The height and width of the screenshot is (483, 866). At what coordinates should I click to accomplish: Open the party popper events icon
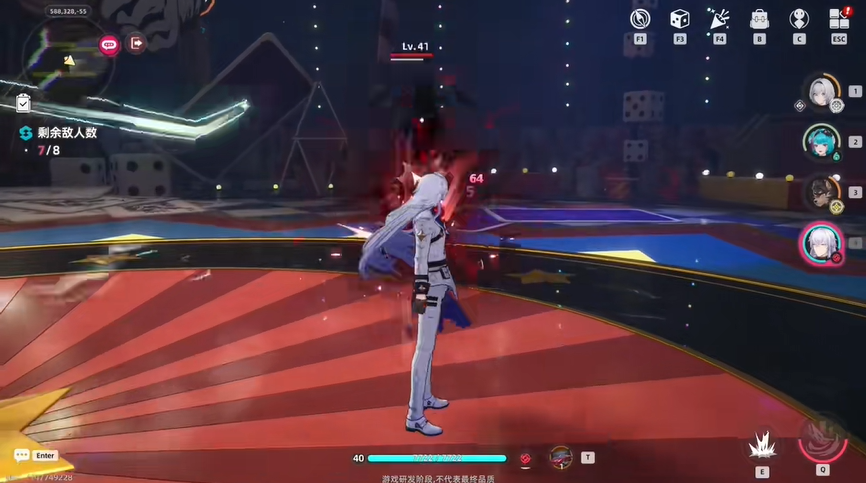[x=720, y=19]
